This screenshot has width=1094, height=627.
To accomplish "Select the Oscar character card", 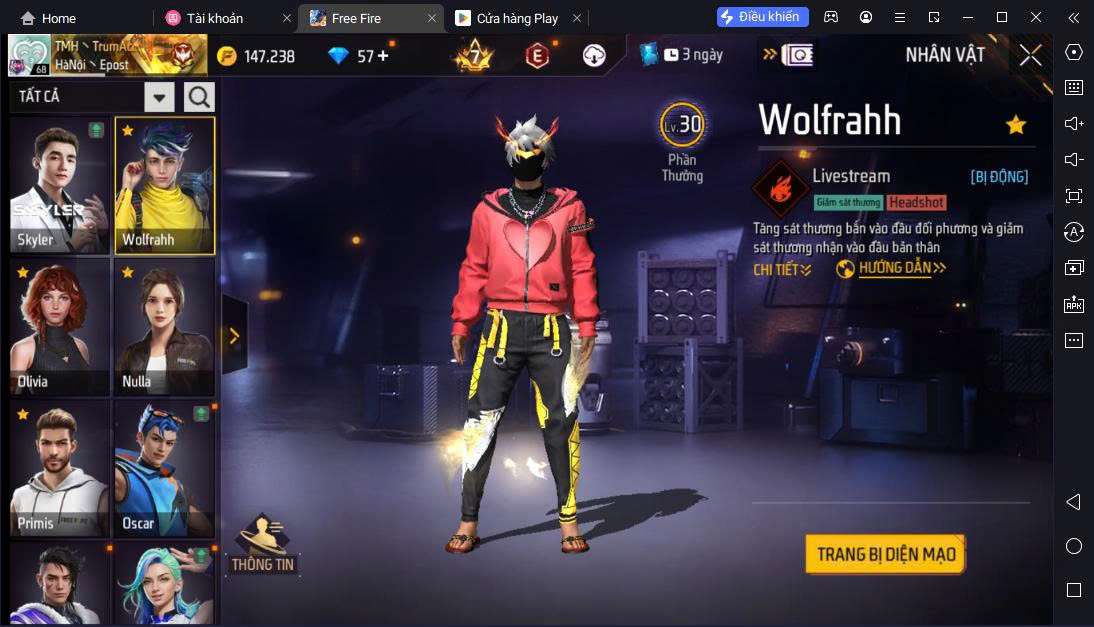I will [x=164, y=469].
